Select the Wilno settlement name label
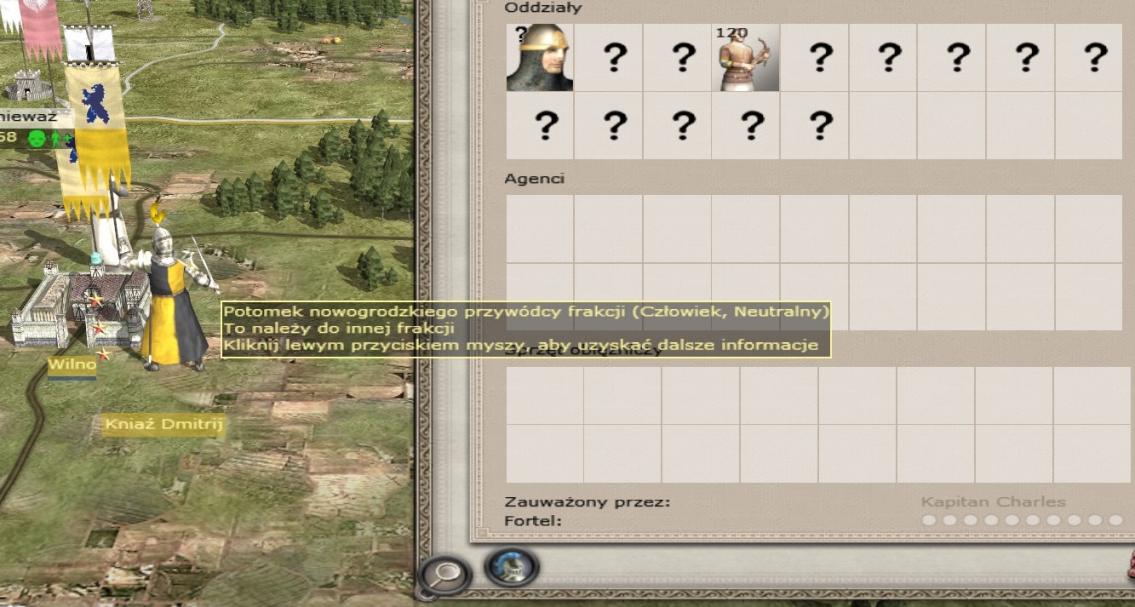 point(72,365)
